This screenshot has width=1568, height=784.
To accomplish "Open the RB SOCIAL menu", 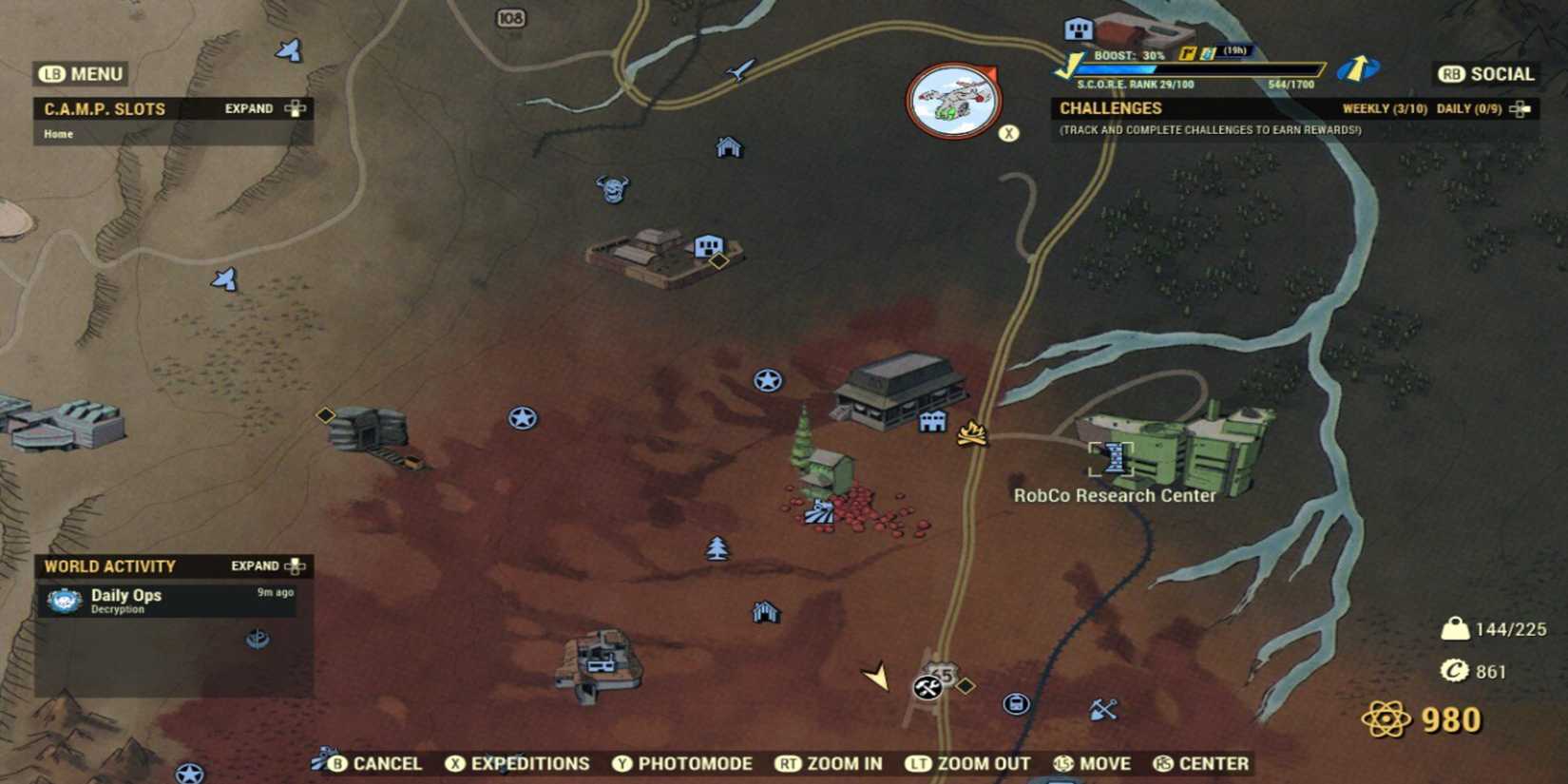I will [1485, 74].
